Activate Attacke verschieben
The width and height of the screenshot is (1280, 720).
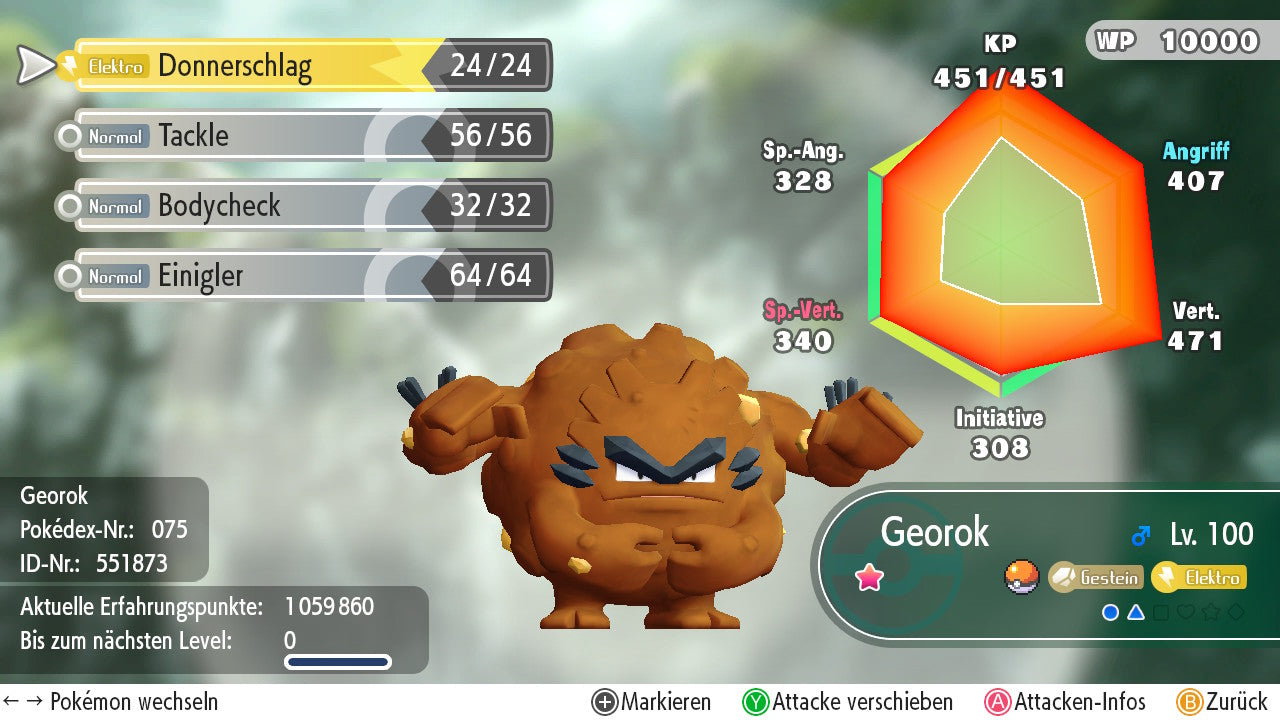pyautogui.click(x=848, y=702)
